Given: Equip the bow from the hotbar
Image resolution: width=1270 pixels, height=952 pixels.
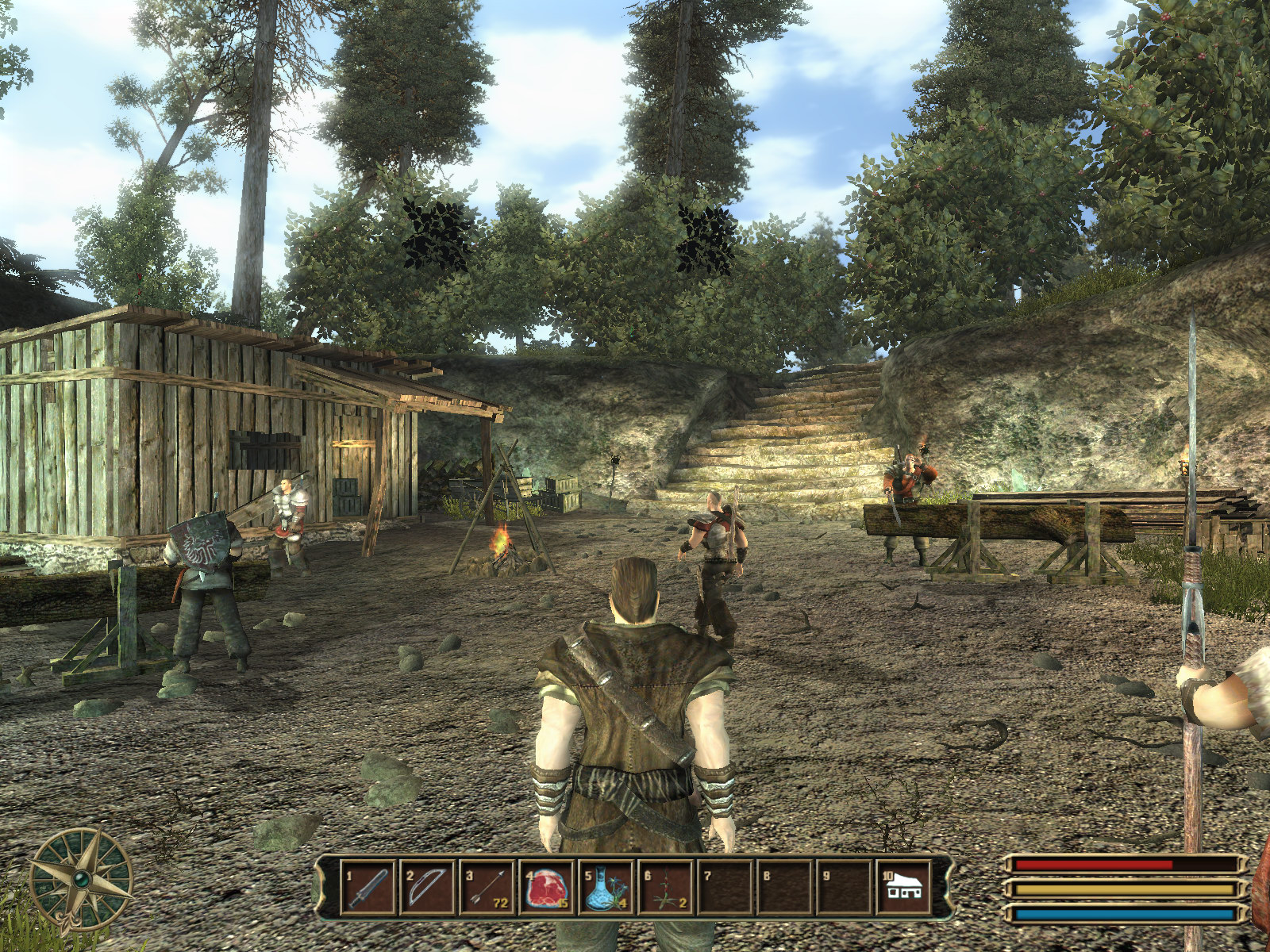Looking at the screenshot, I should pos(427,885).
